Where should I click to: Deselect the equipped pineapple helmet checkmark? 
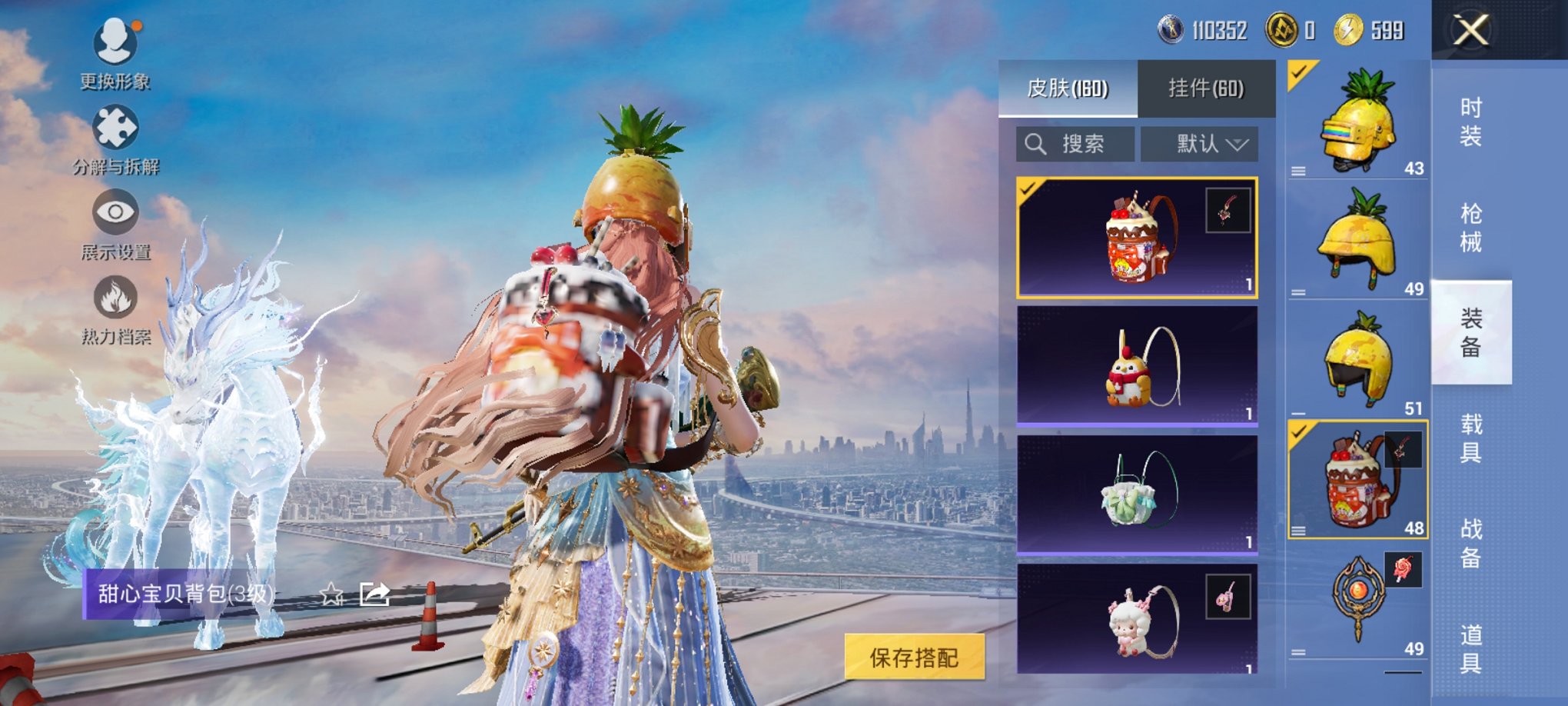tap(1299, 73)
